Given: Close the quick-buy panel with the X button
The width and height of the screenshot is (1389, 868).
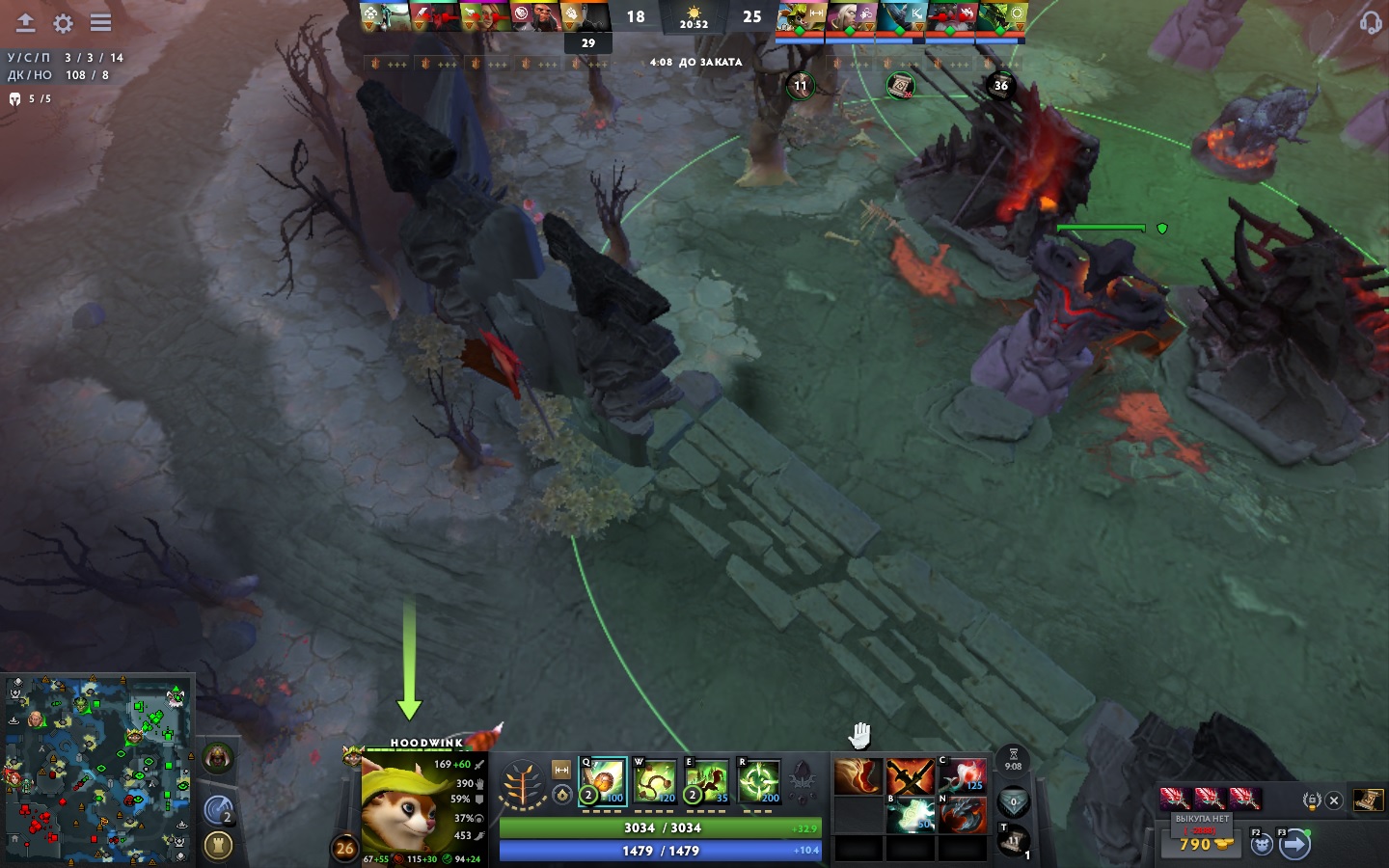Looking at the screenshot, I should (1334, 800).
